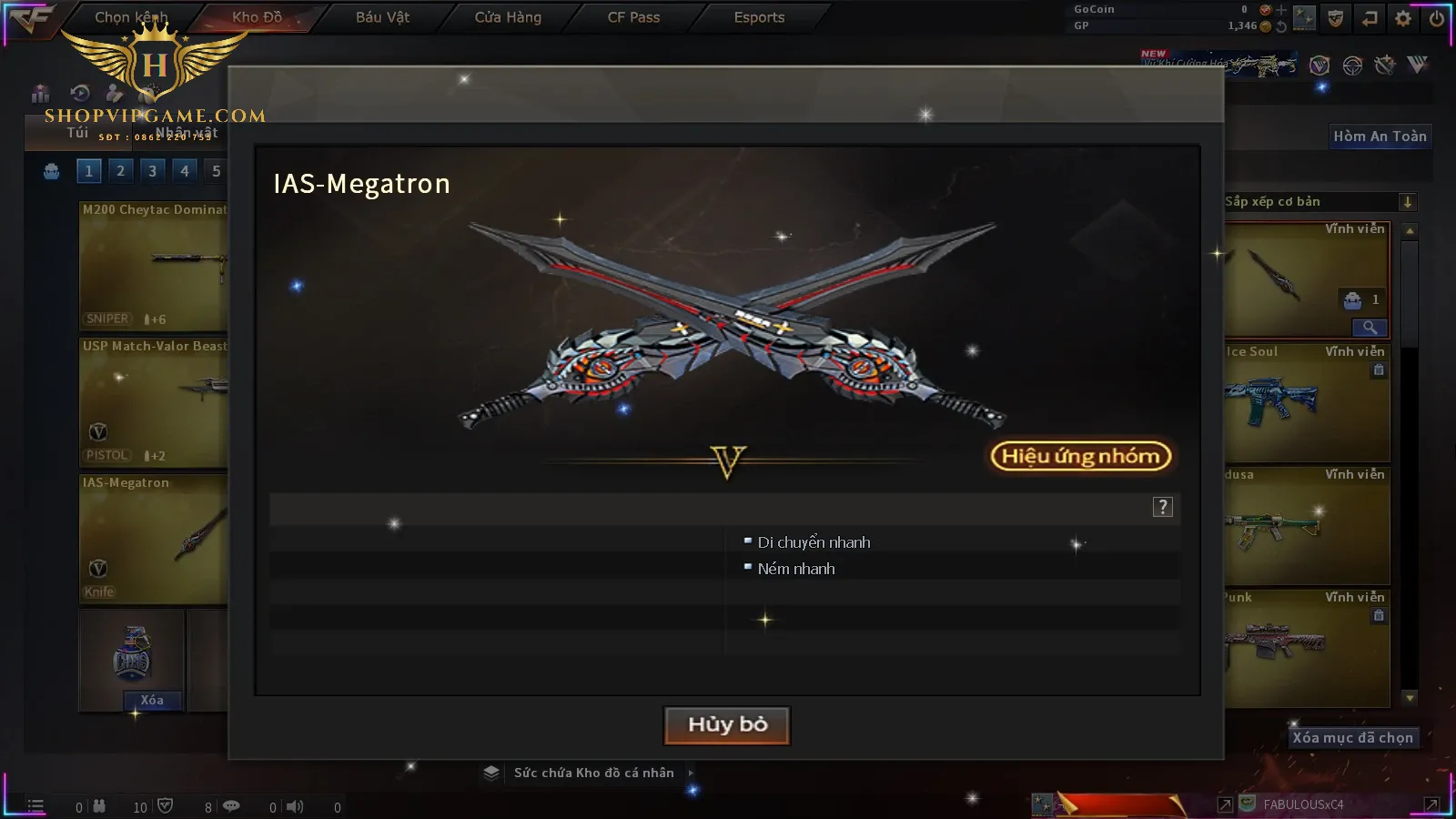Screen dimensions: 1456x819
Task: Click the Xóa button under the grenade
Action: coord(152,700)
